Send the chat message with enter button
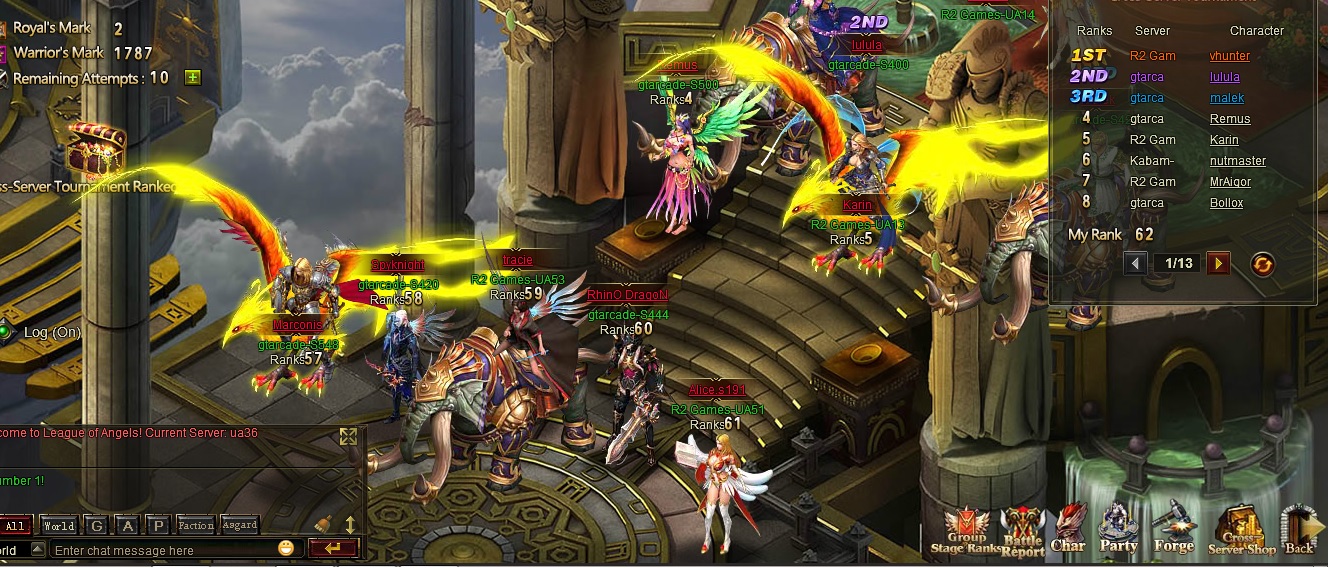Viewport: 1330px width, 568px height. click(334, 548)
